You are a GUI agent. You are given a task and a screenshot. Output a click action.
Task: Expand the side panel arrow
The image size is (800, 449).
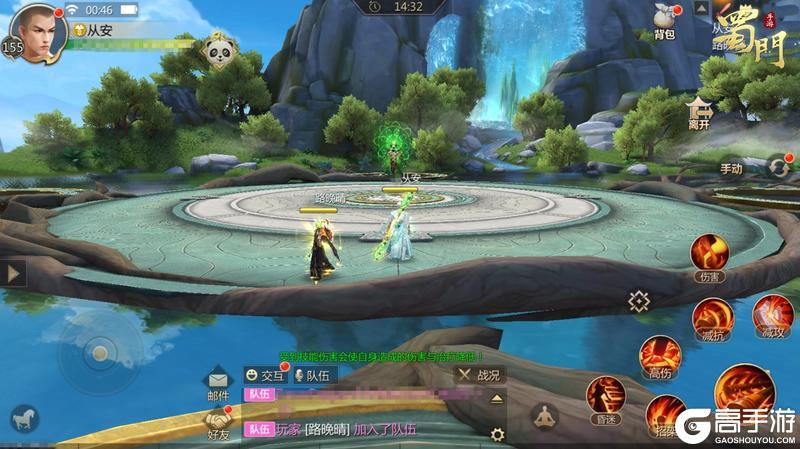(13, 273)
